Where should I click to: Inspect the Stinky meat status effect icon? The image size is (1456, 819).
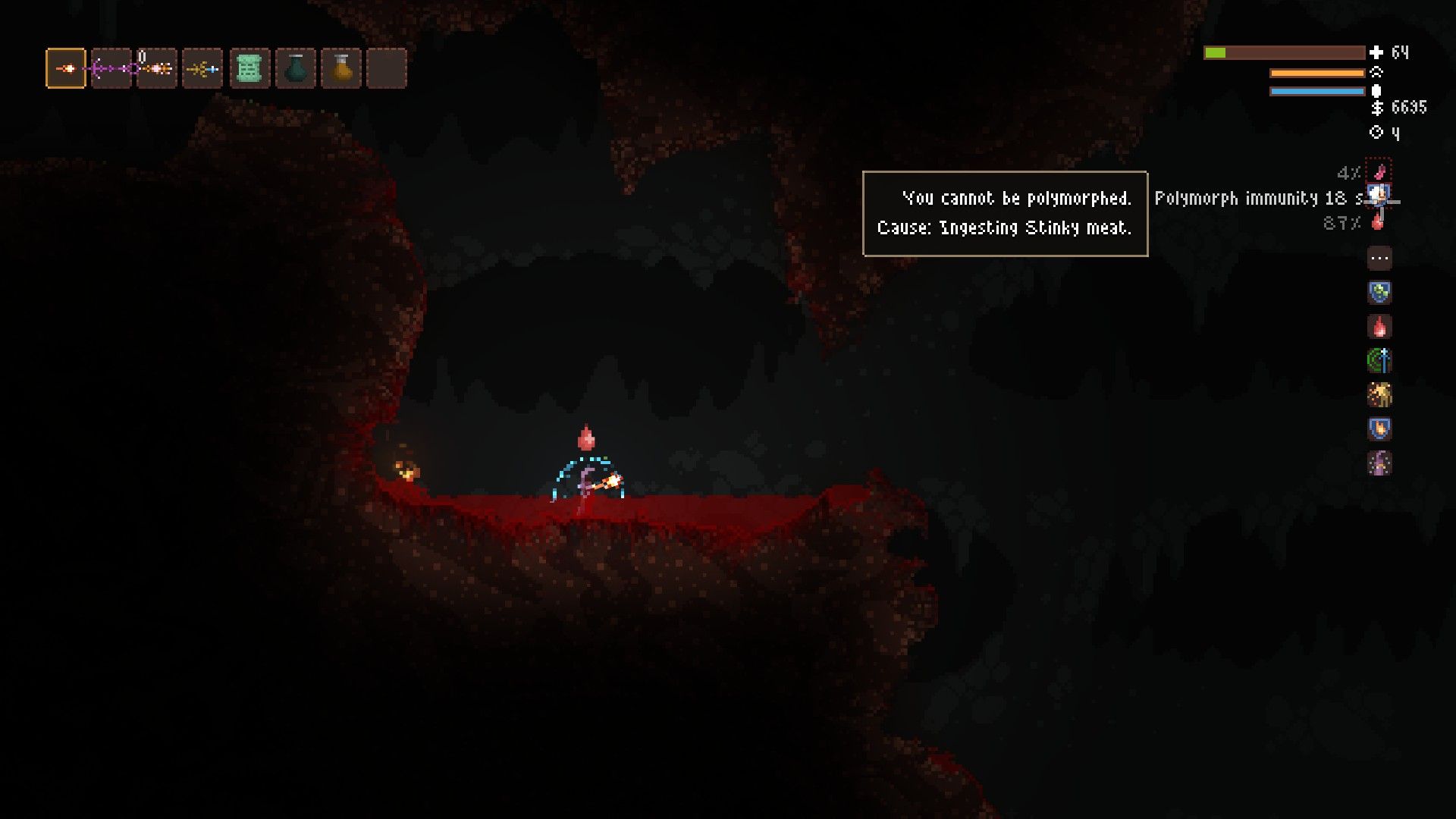(1380, 173)
